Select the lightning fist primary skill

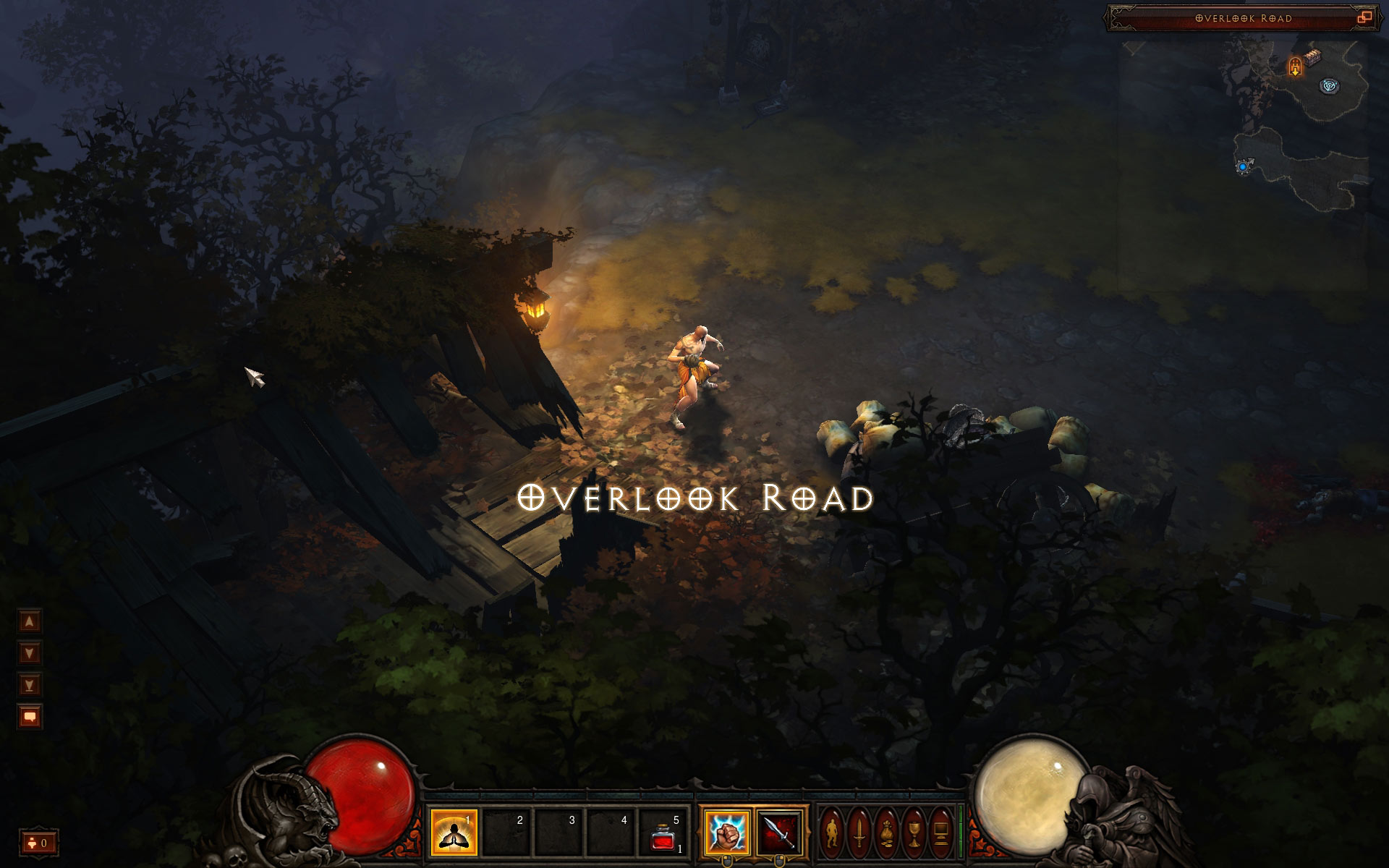[x=726, y=833]
